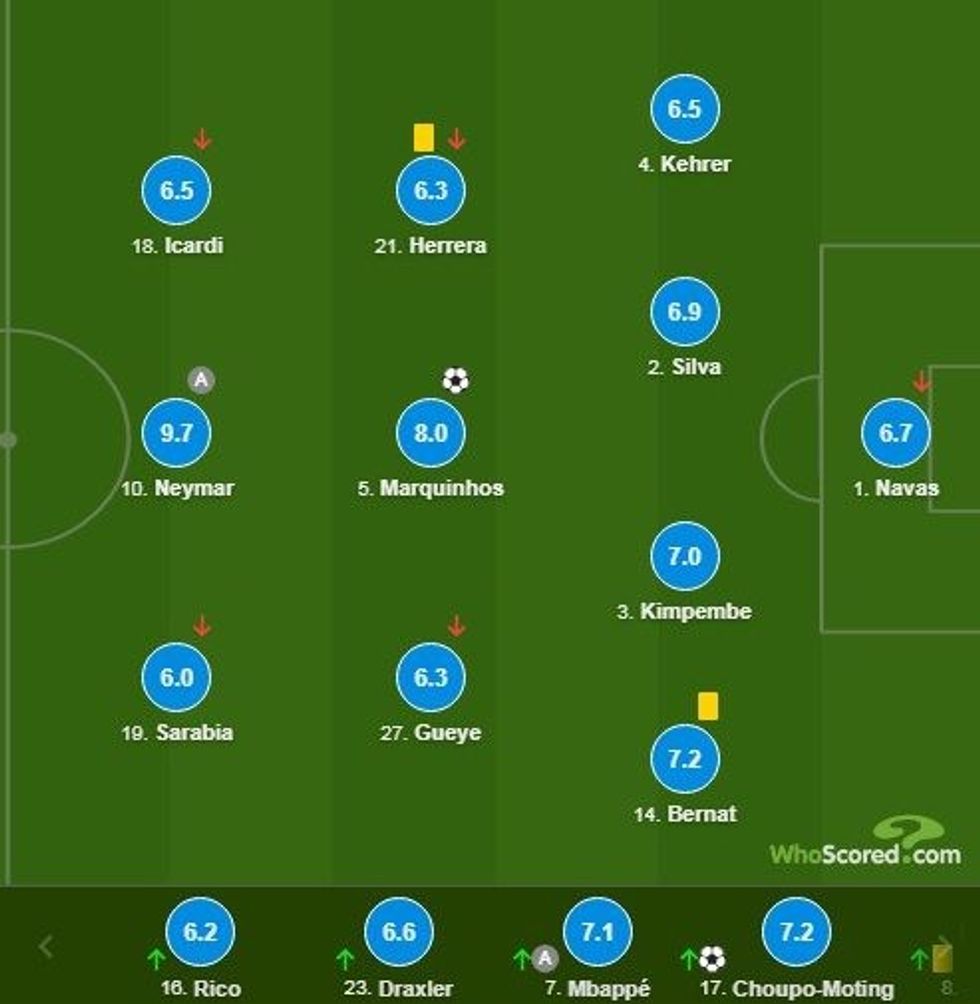Select Gueye's 6.3 rating bubble
This screenshot has width=980, height=1004.
tap(430, 677)
